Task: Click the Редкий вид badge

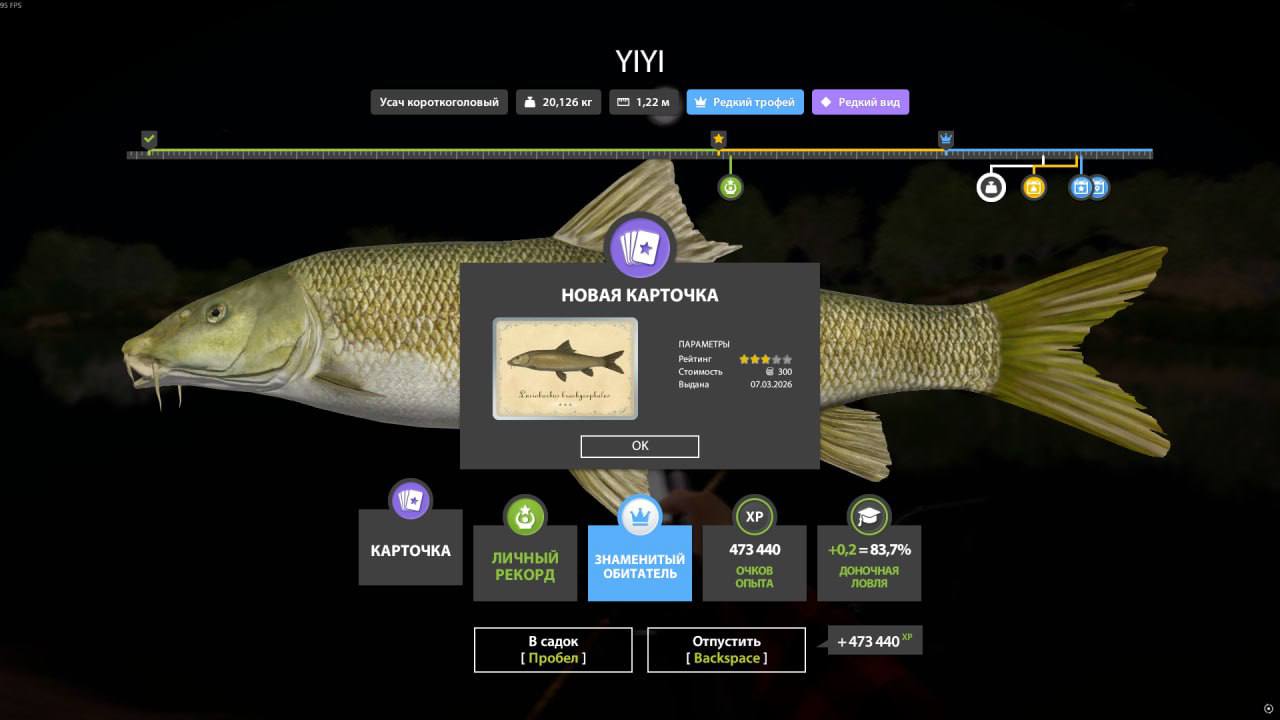Action: [x=860, y=102]
